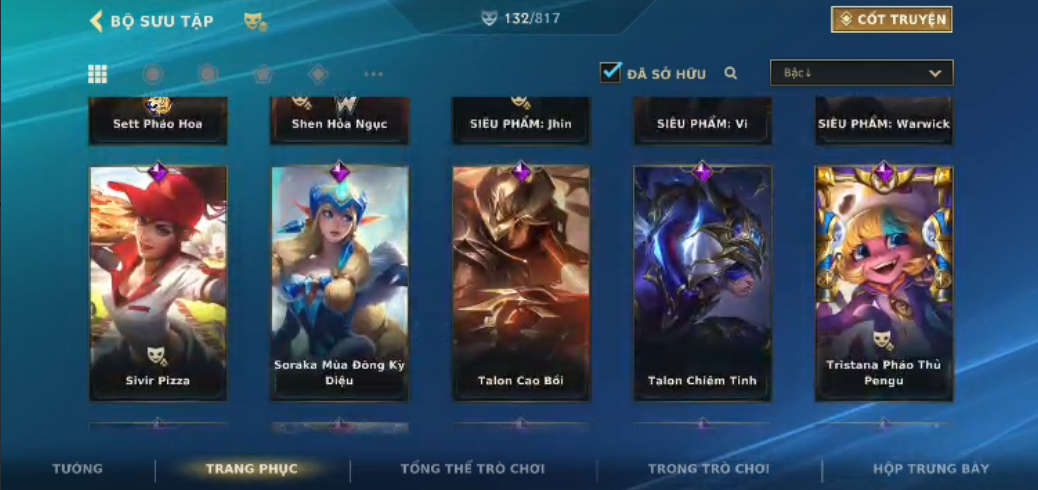Screen dimensions: 1038x490
Task: Switch to the Trang Phục tab
Action: pyautogui.click(x=251, y=469)
